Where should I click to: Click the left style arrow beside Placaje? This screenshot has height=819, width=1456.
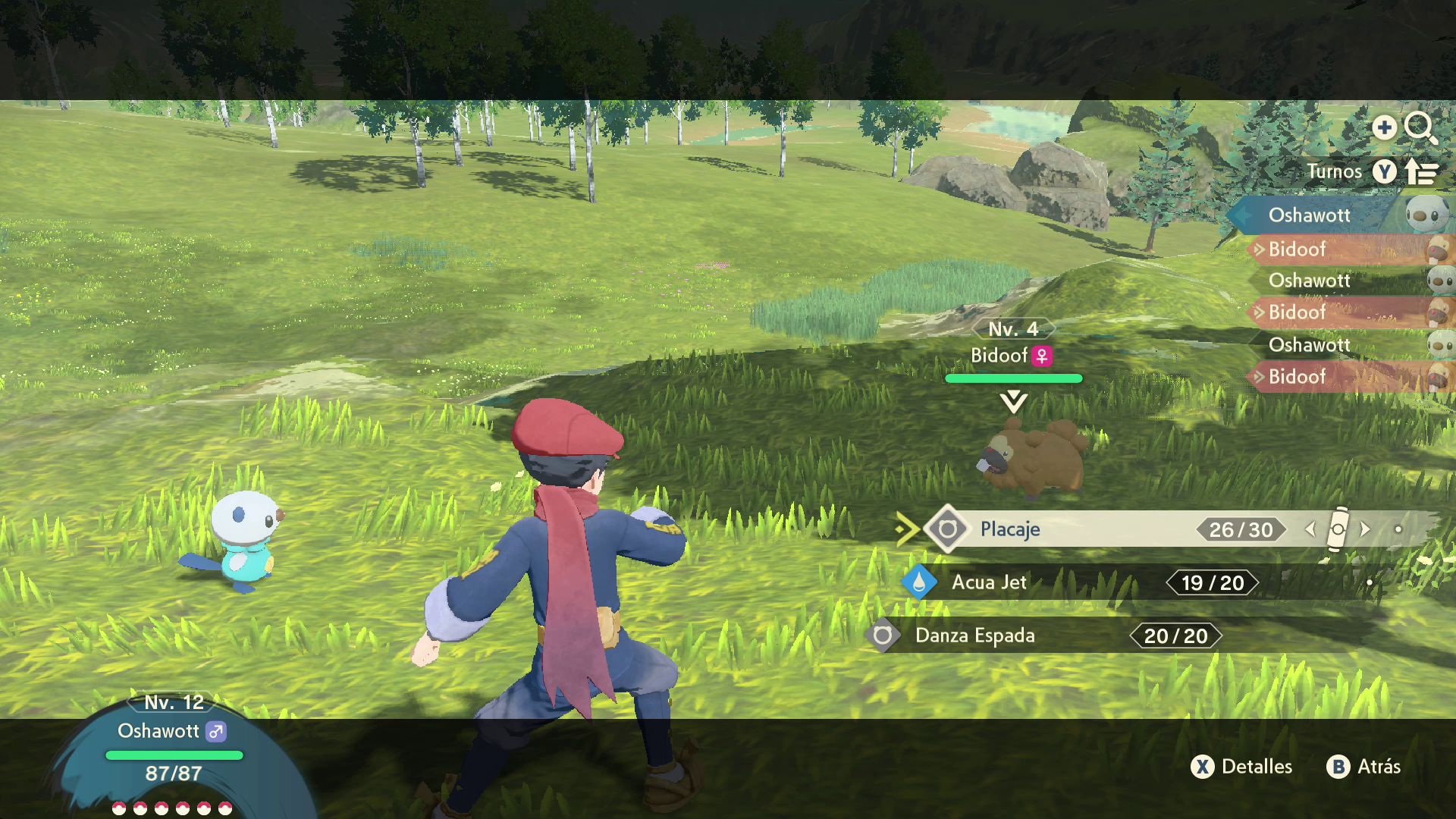[x=1310, y=529]
